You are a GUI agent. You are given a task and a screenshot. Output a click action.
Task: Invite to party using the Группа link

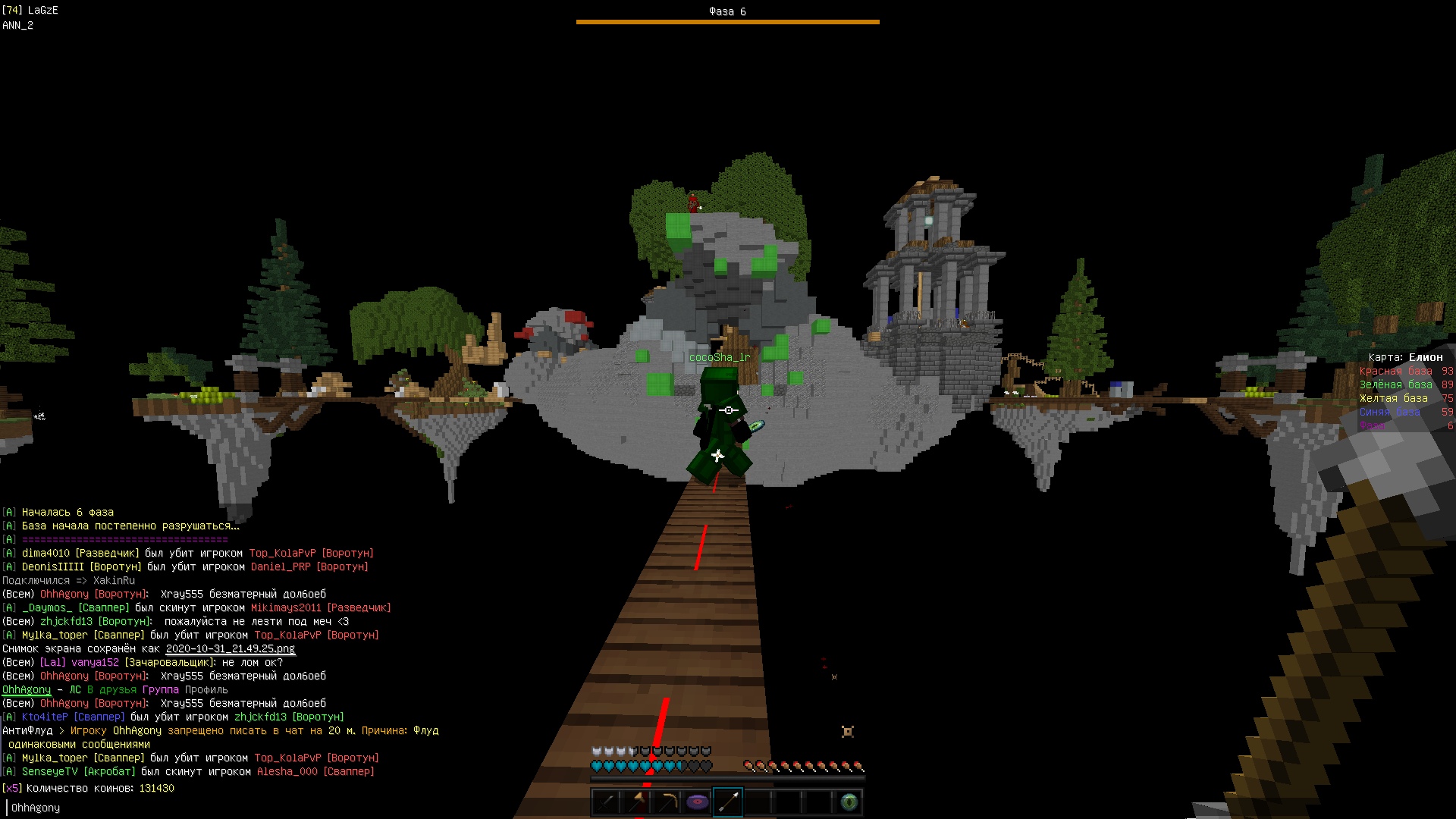[x=161, y=690]
